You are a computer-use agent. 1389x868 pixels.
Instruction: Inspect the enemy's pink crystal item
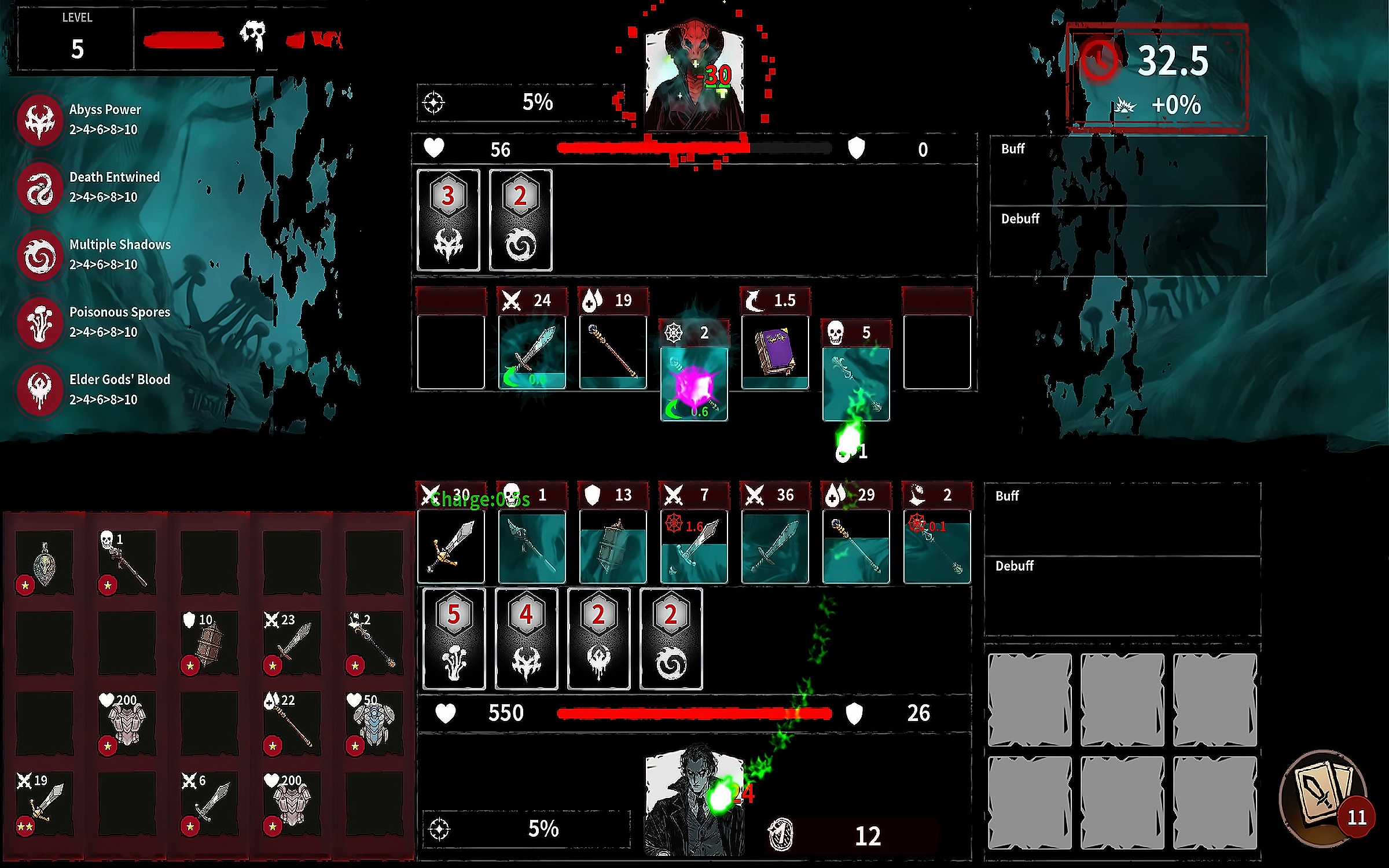pos(694,384)
